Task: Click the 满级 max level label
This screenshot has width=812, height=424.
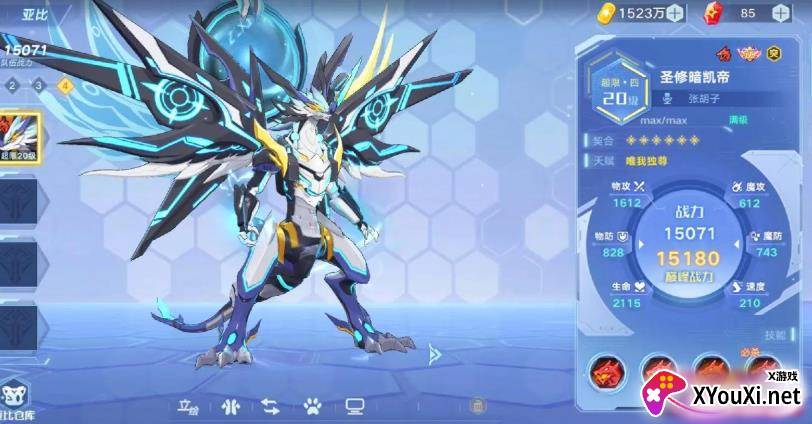Action: [x=738, y=119]
